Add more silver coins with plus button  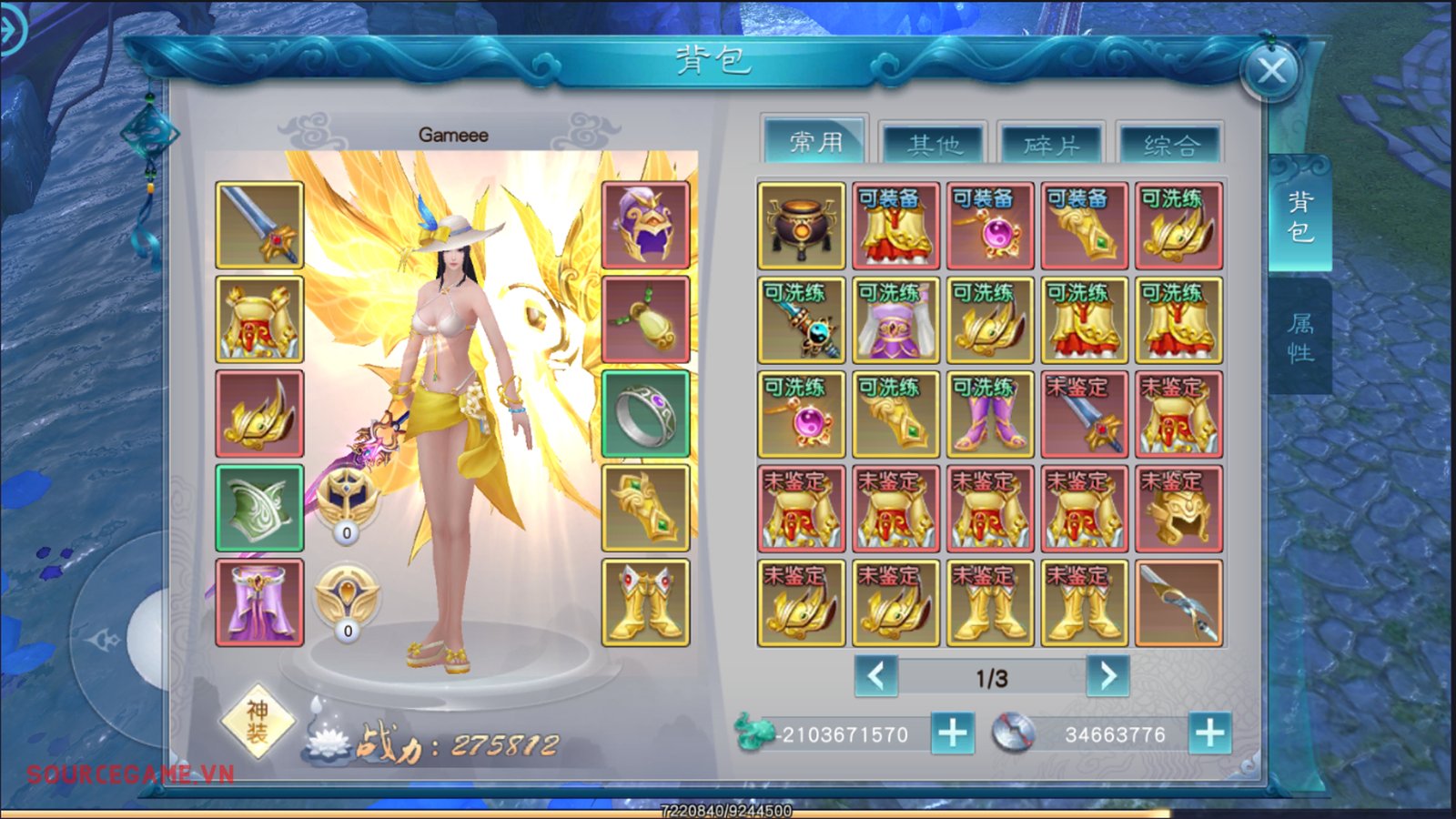tap(1209, 733)
